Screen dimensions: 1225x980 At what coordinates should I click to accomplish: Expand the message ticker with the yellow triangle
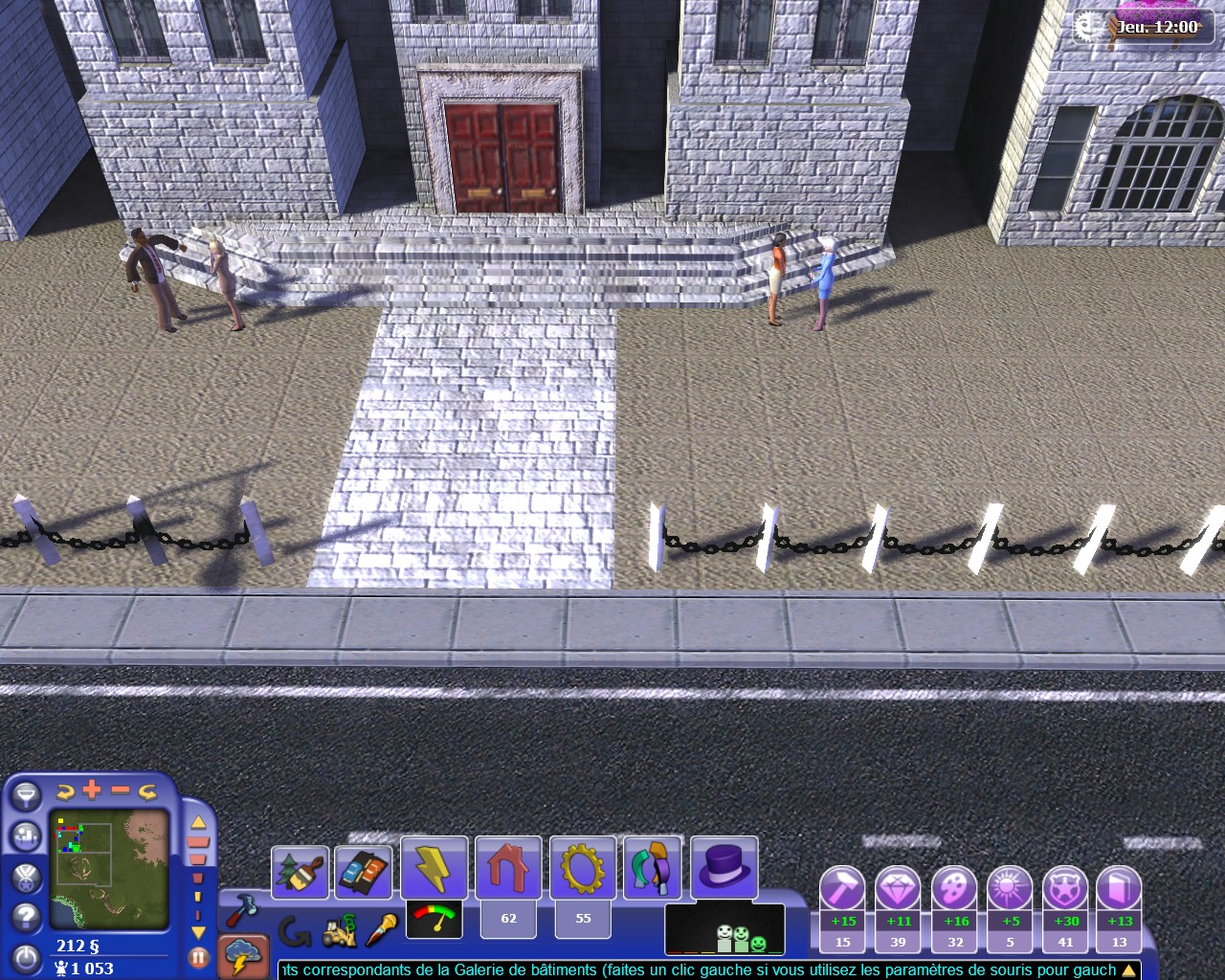(1128, 970)
